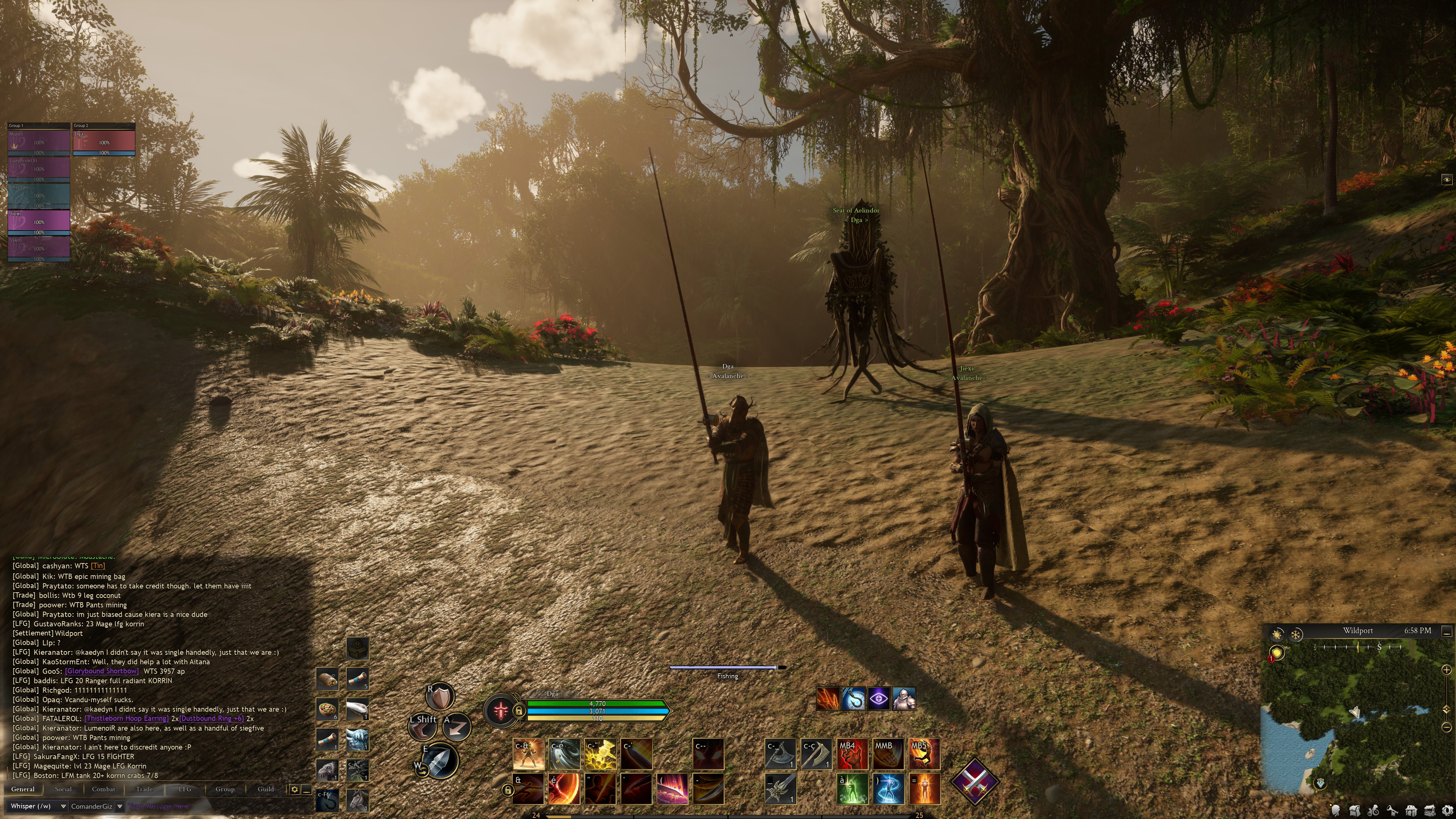Viewport: 1456px width, 819px height.
Task: Zoom out the minimap with minus button
Action: tap(1447, 728)
